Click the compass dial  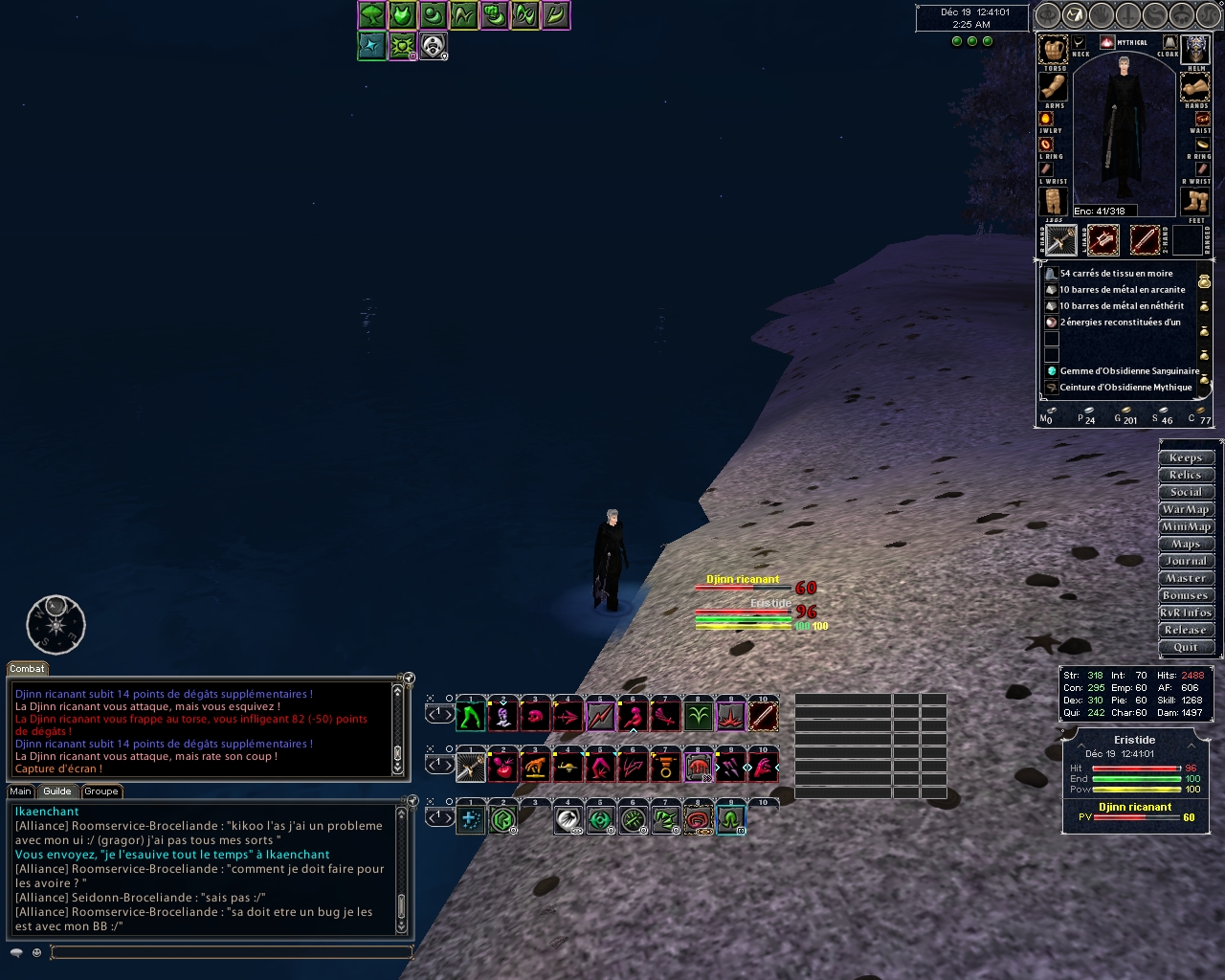click(x=56, y=625)
